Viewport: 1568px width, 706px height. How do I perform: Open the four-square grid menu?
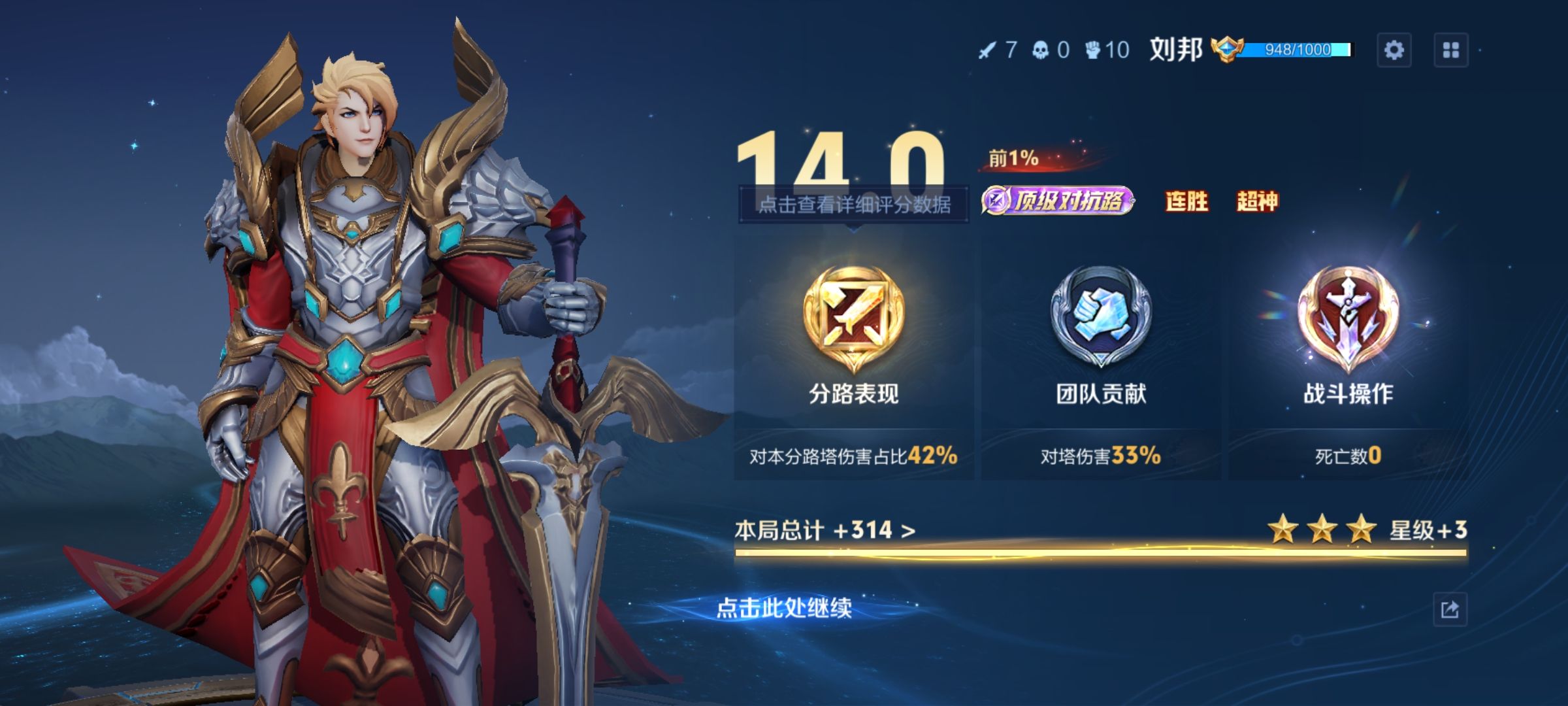(x=1450, y=50)
